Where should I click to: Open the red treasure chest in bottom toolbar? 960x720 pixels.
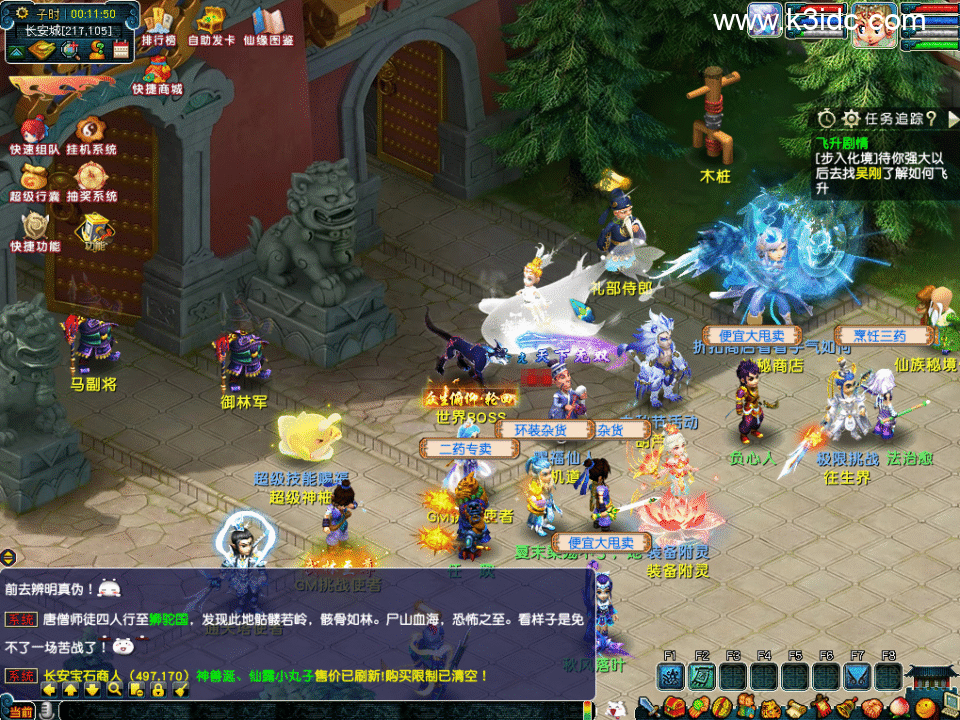pyautogui.click(x=674, y=708)
